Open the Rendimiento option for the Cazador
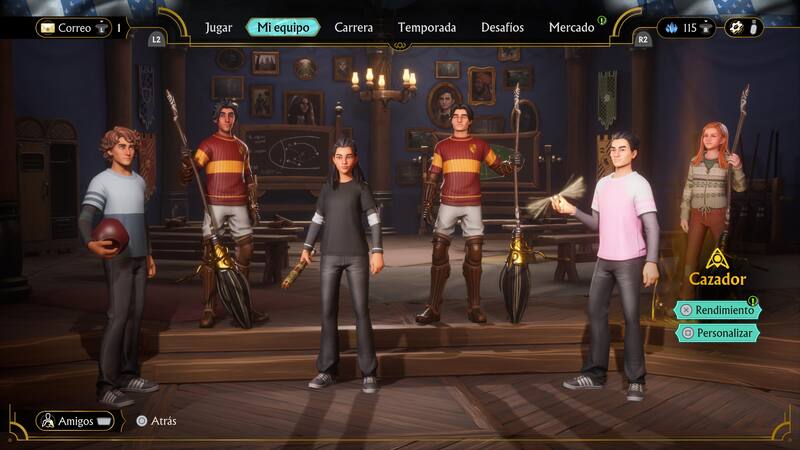The width and height of the screenshot is (800, 450). [x=718, y=310]
